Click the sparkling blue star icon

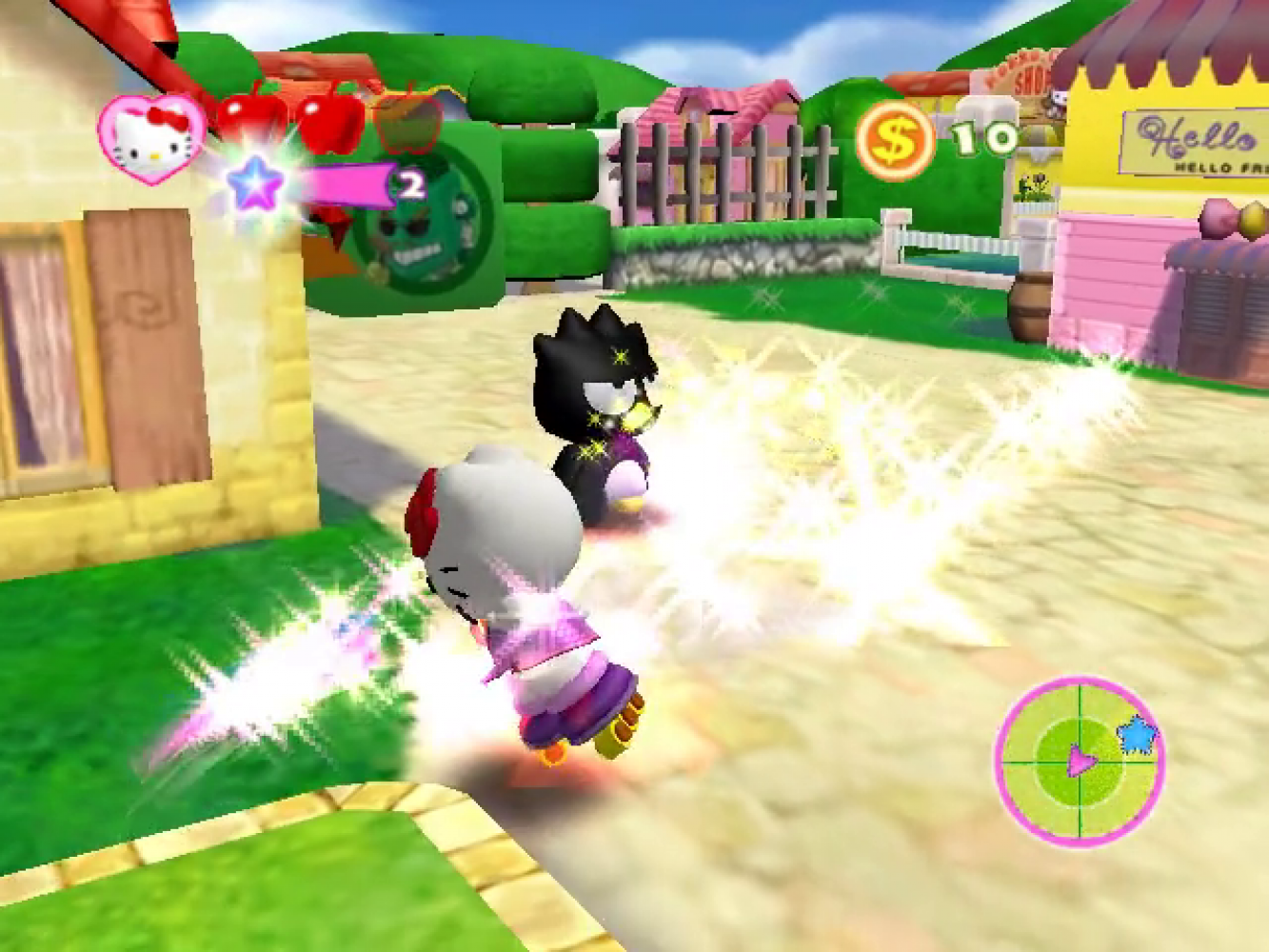click(x=254, y=182)
